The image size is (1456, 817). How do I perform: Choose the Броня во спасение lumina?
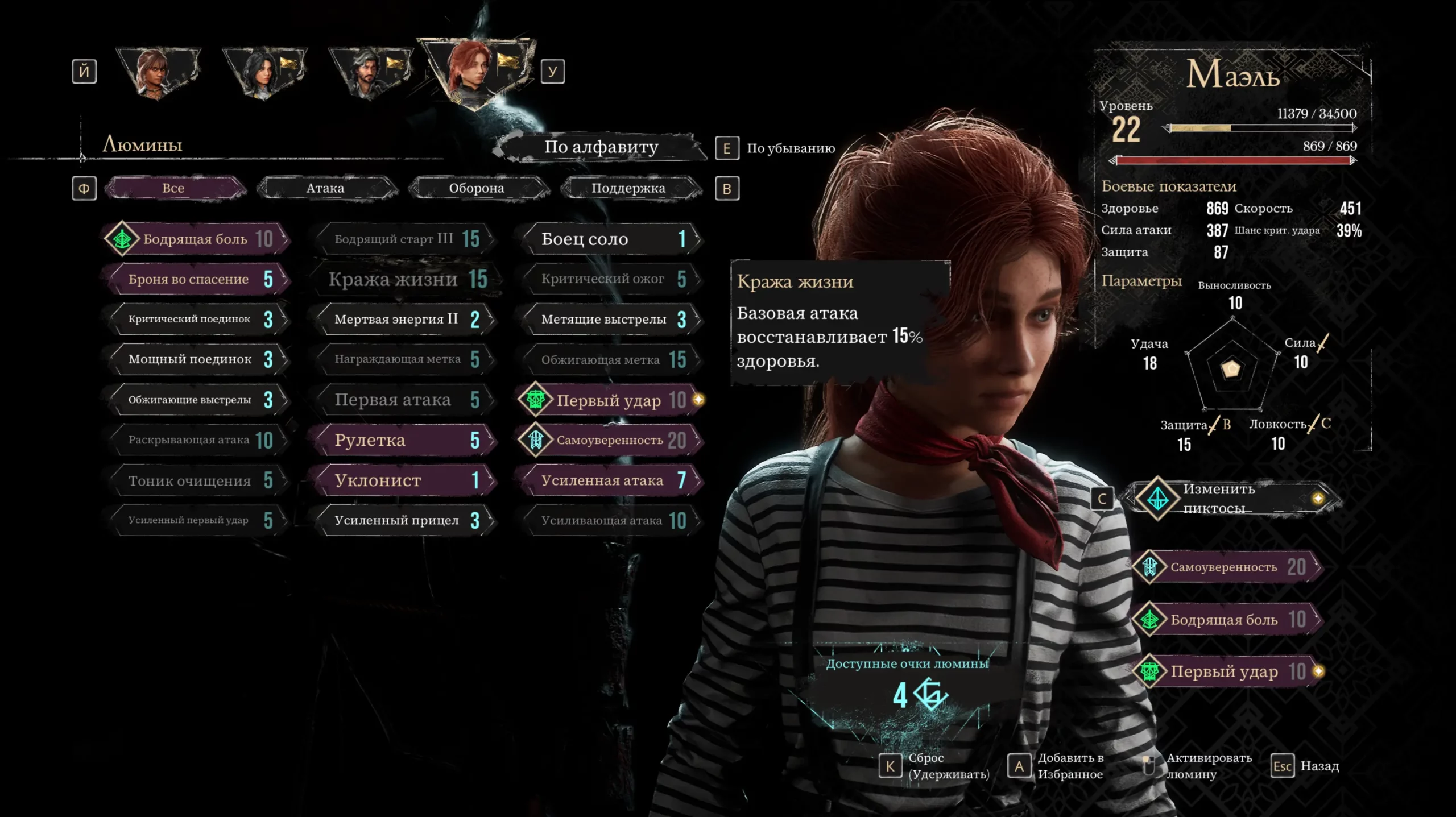[x=196, y=279]
